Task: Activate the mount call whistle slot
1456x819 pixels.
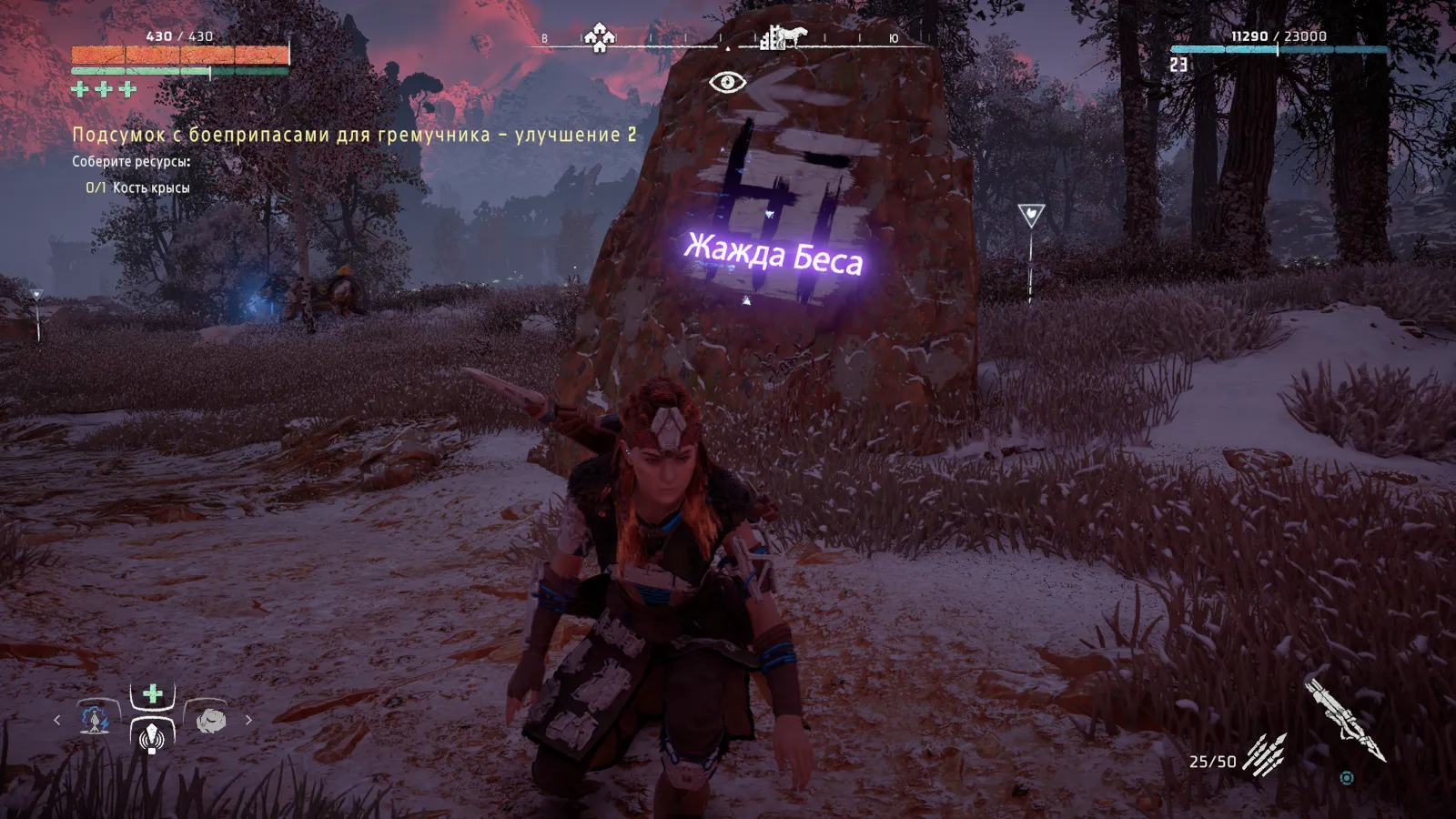Action: (x=152, y=734)
